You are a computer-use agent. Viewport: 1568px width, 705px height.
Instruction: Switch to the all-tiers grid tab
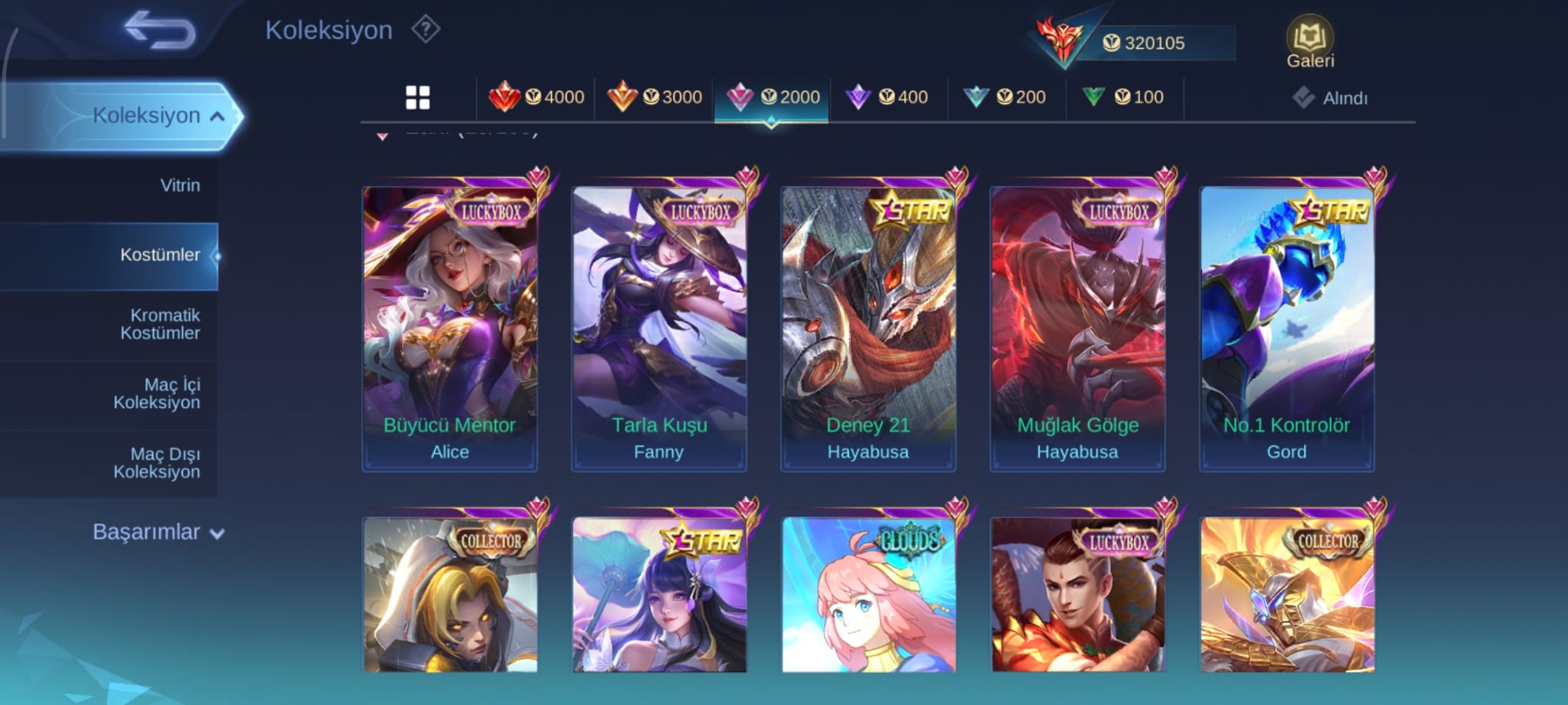click(x=417, y=97)
